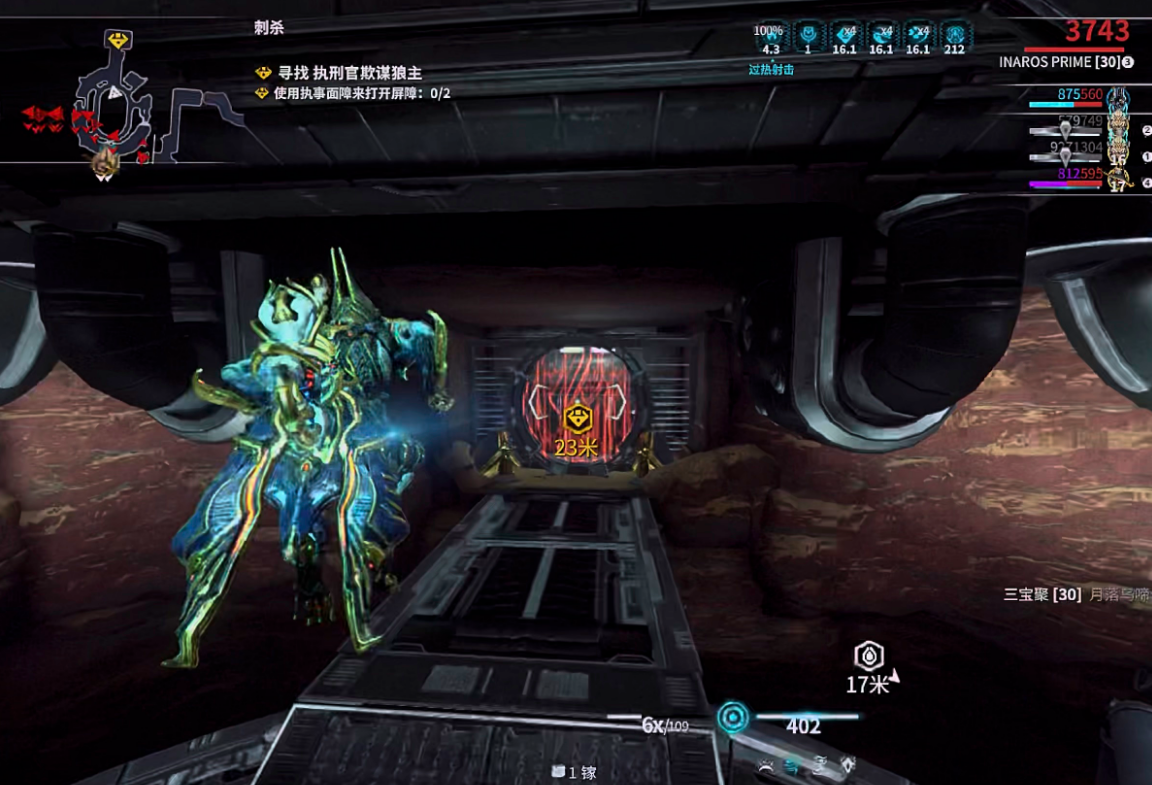Click the shield buff icon showing 1

(x=808, y=33)
